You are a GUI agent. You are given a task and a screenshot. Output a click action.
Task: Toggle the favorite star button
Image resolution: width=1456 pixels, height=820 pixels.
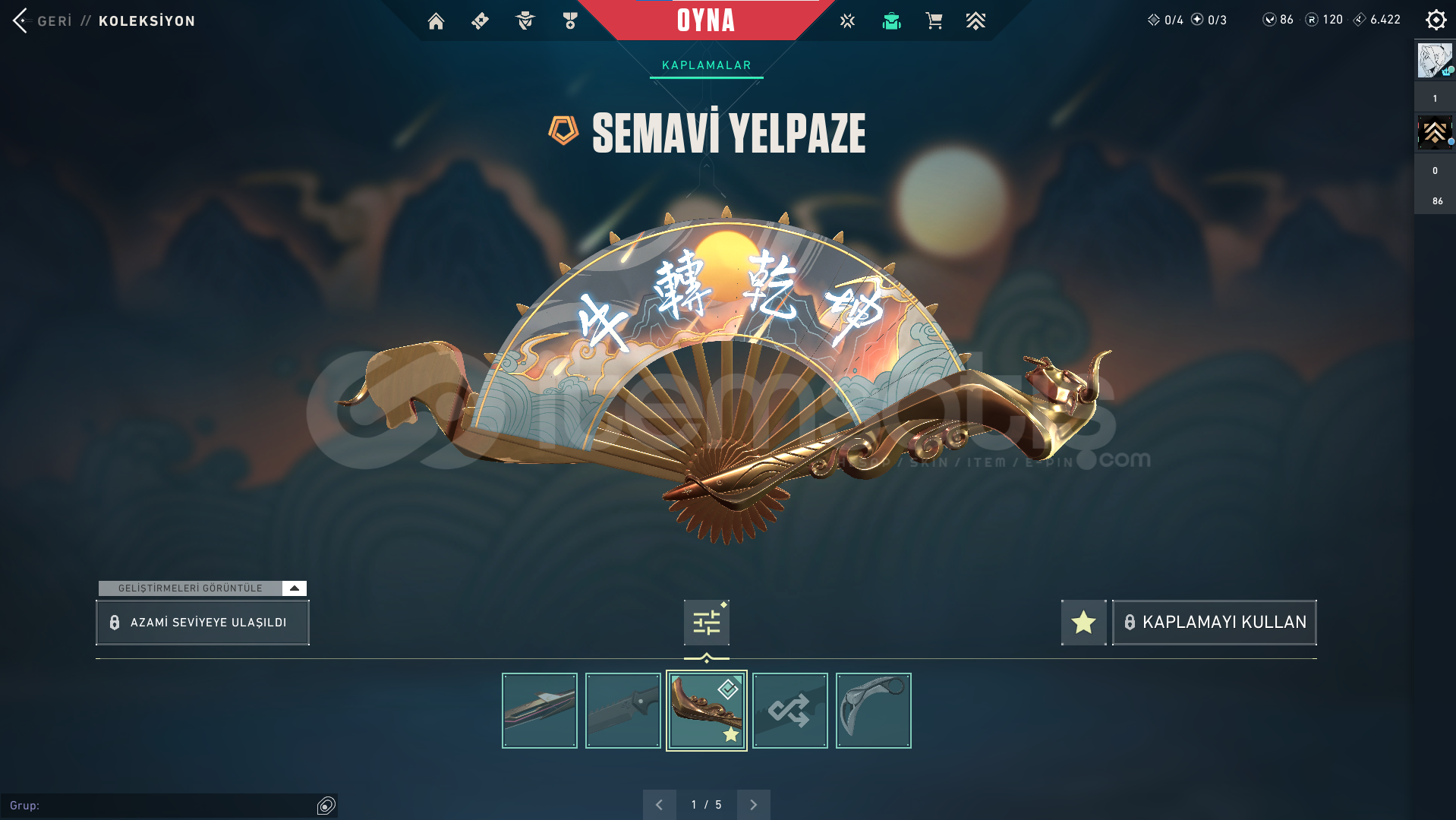(1083, 623)
